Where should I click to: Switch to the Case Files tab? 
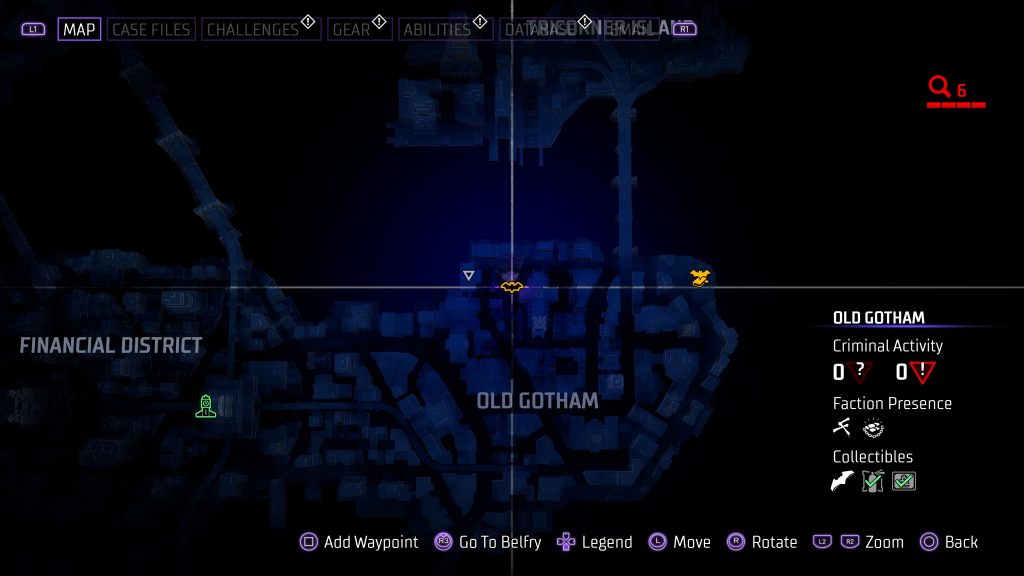150,29
